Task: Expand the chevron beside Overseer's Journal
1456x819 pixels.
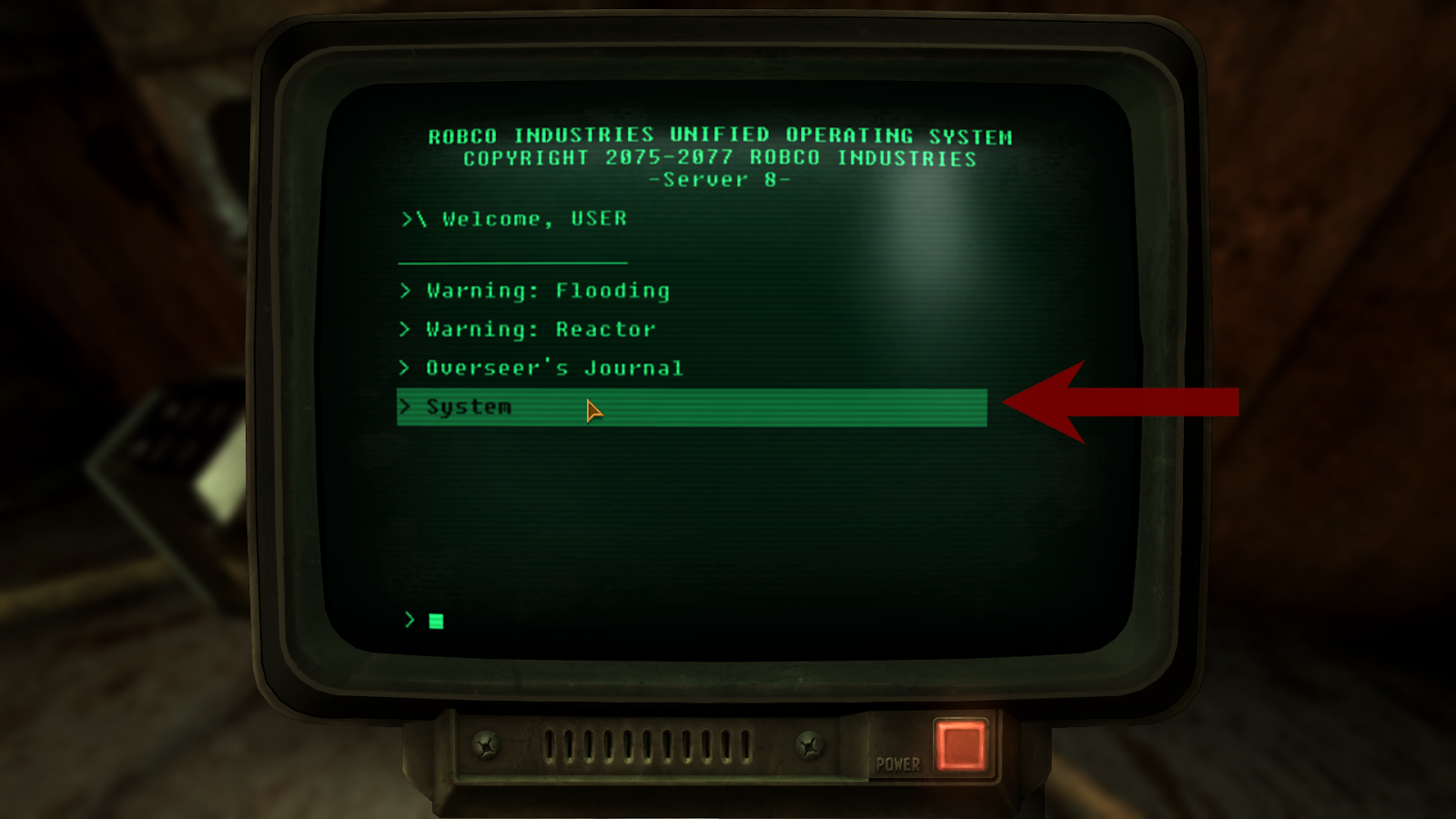Action: pyautogui.click(x=404, y=368)
